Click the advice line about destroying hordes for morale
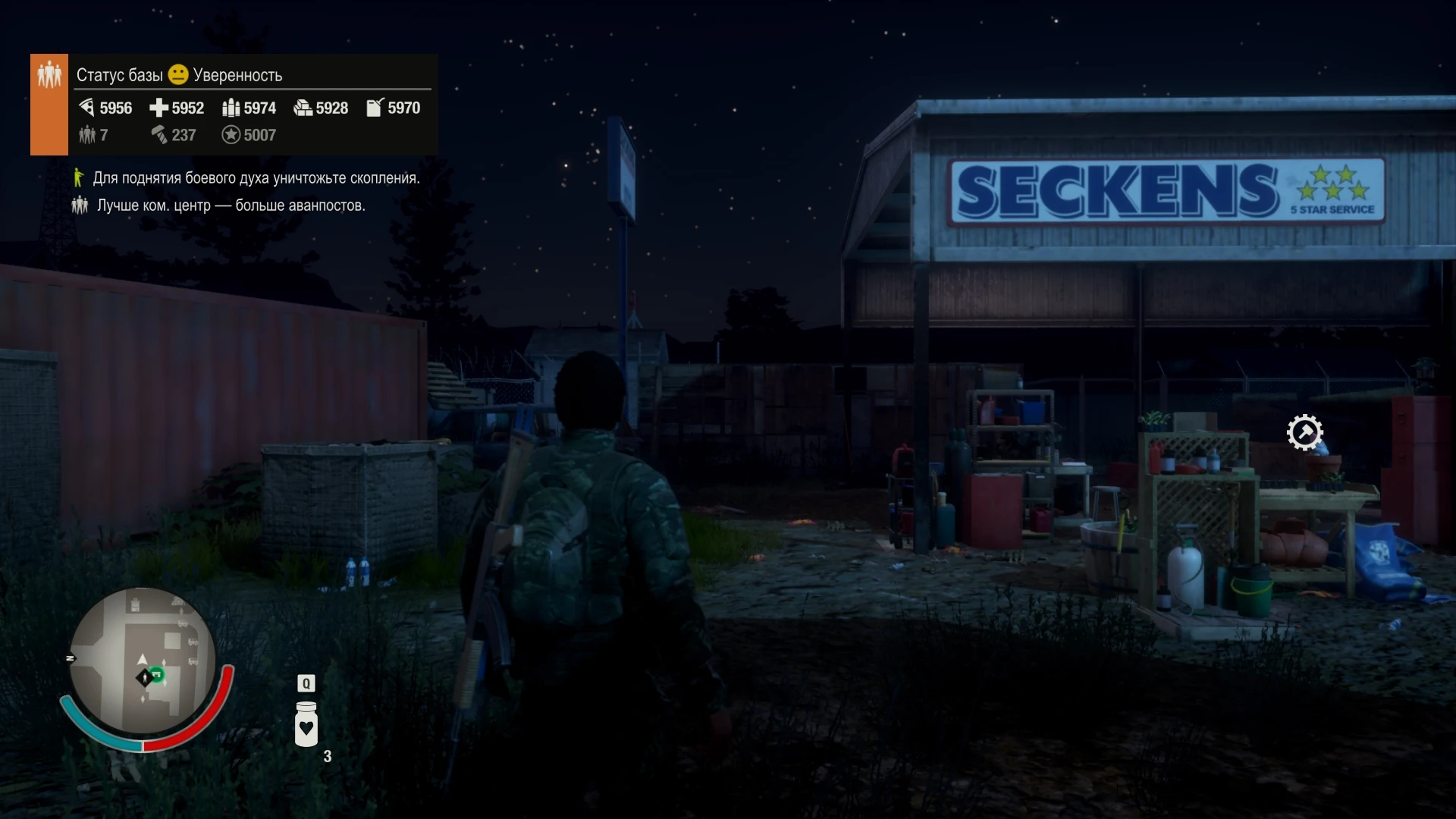Image resolution: width=1456 pixels, height=819 pixels. click(x=256, y=177)
